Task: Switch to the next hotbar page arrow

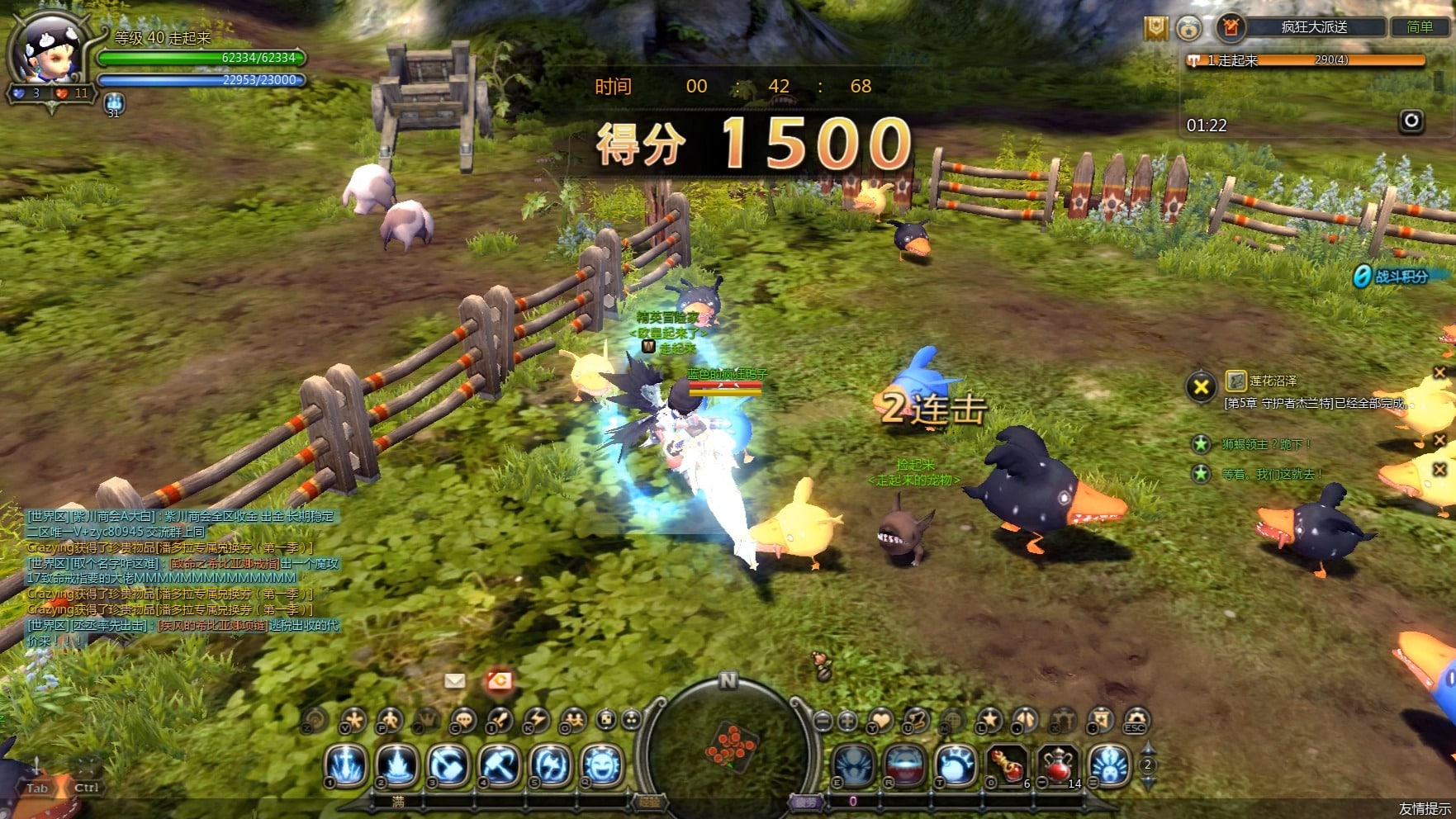Action: 1147,780
